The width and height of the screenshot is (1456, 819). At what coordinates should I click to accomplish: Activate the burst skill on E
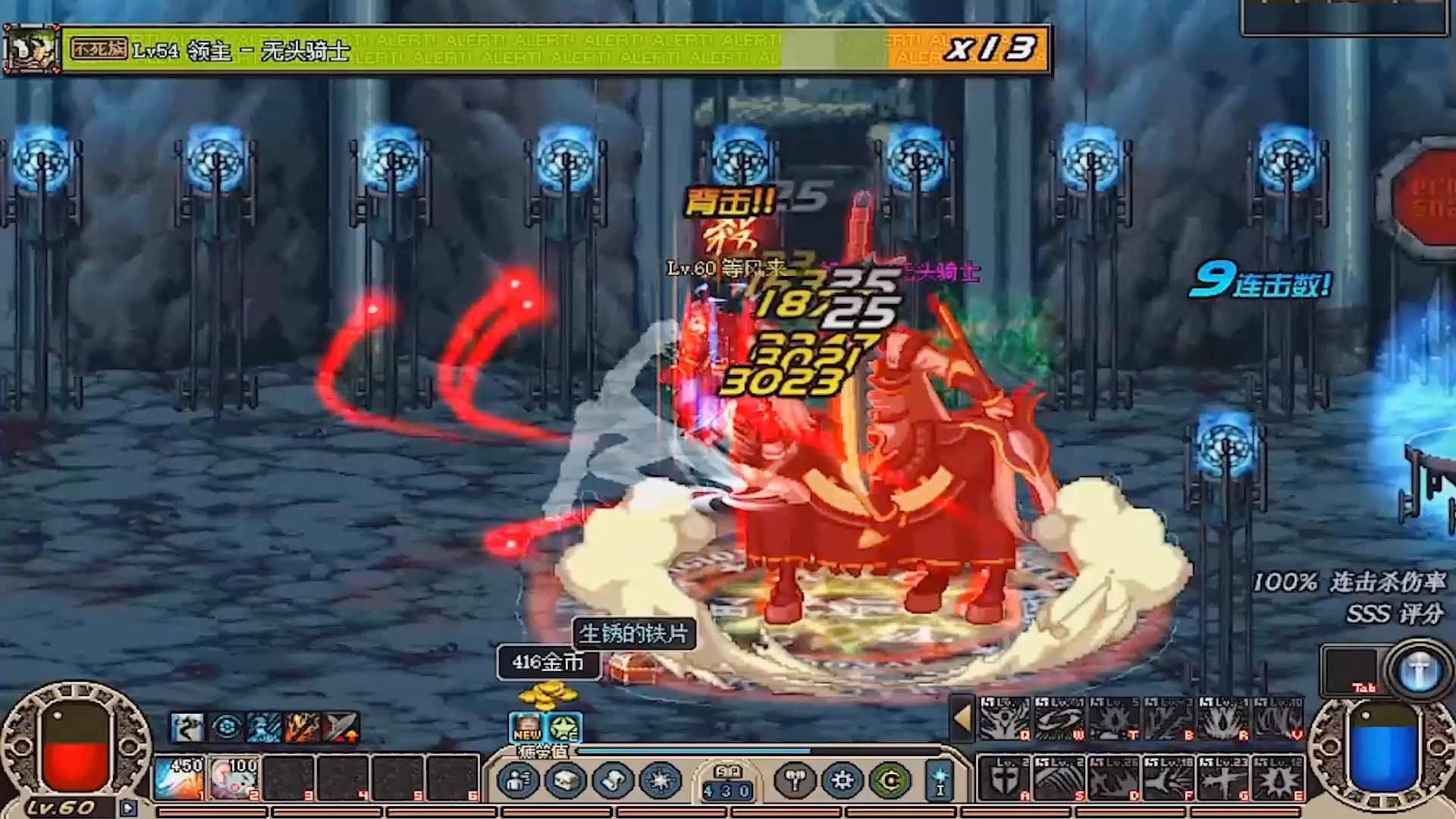tap(1278, 778)
